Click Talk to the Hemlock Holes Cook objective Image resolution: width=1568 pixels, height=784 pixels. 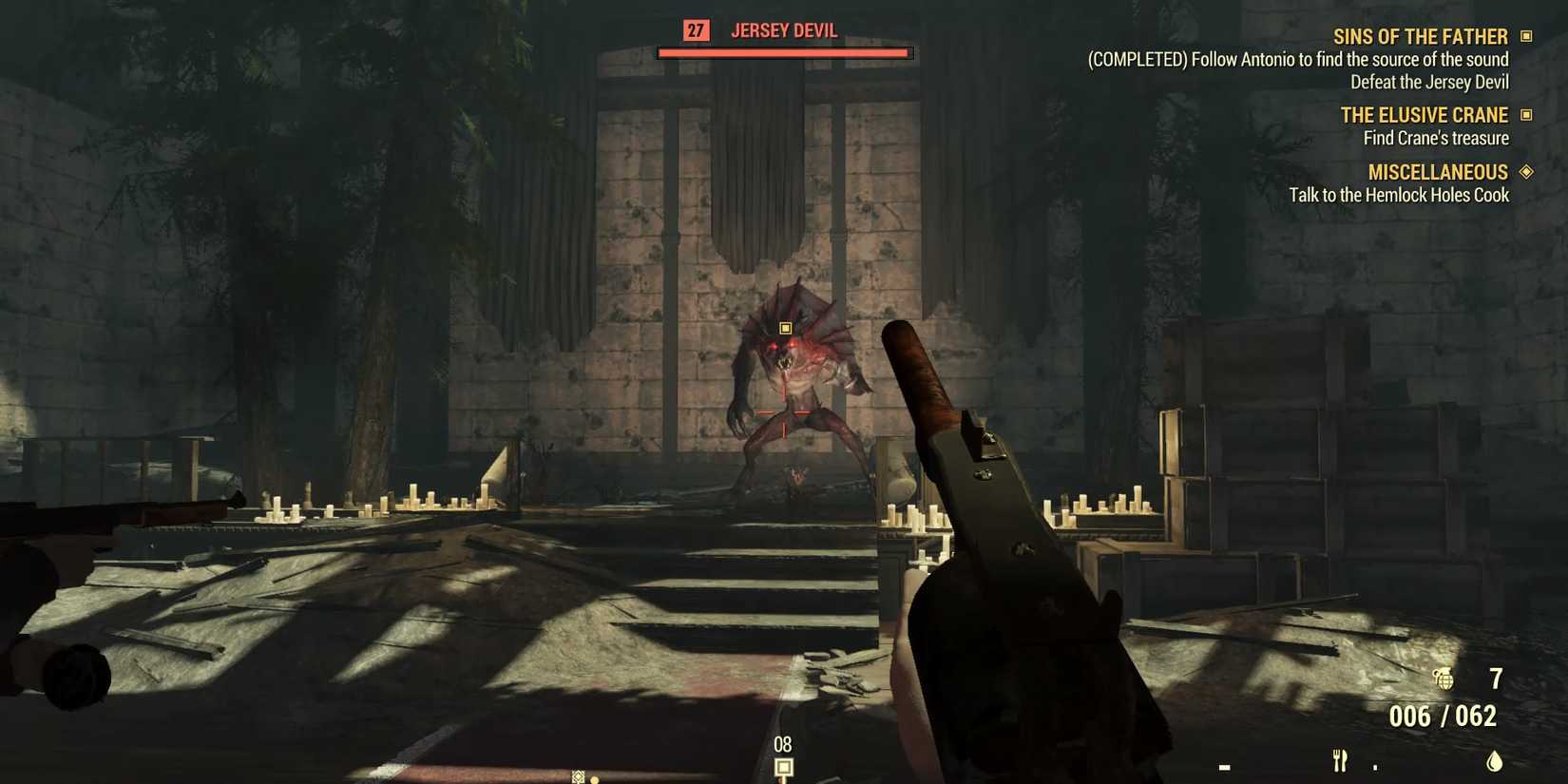[x=1400, y=195]
